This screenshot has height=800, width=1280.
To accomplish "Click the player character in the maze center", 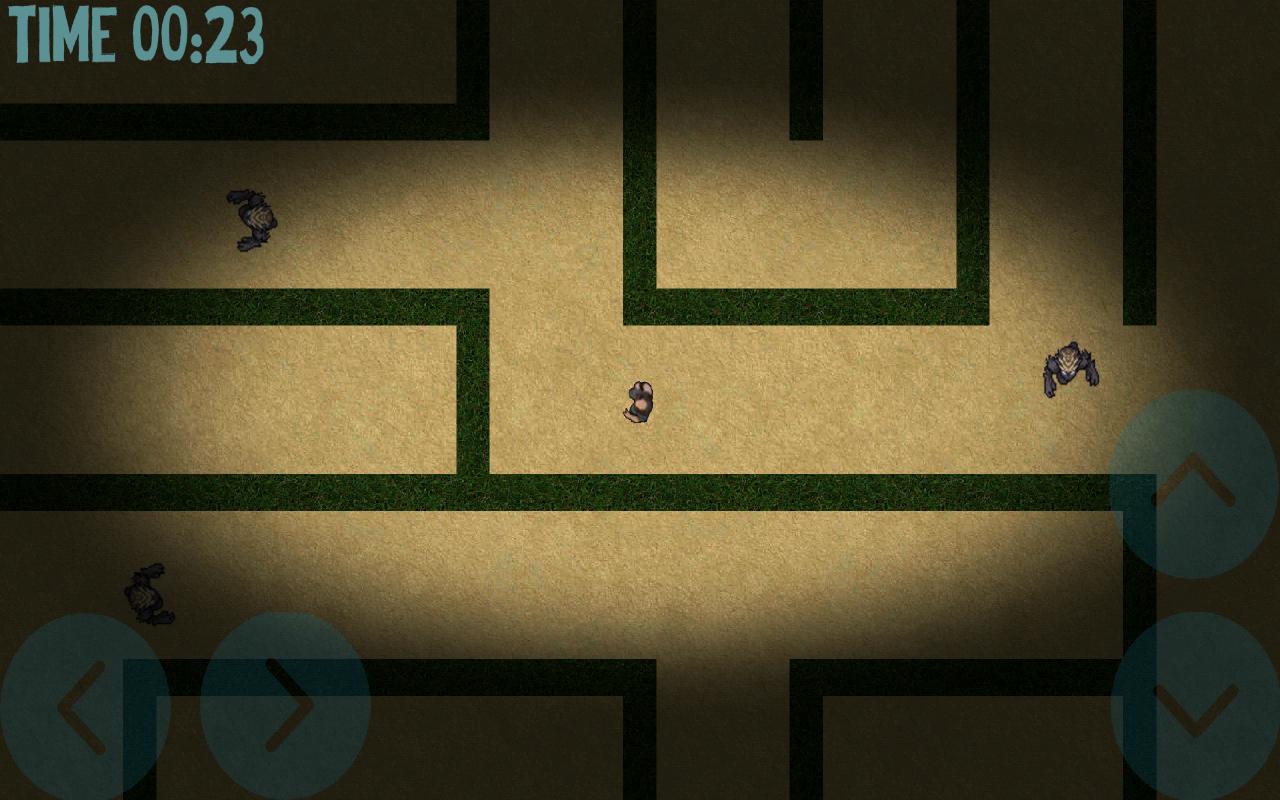I will click(638, 400).
